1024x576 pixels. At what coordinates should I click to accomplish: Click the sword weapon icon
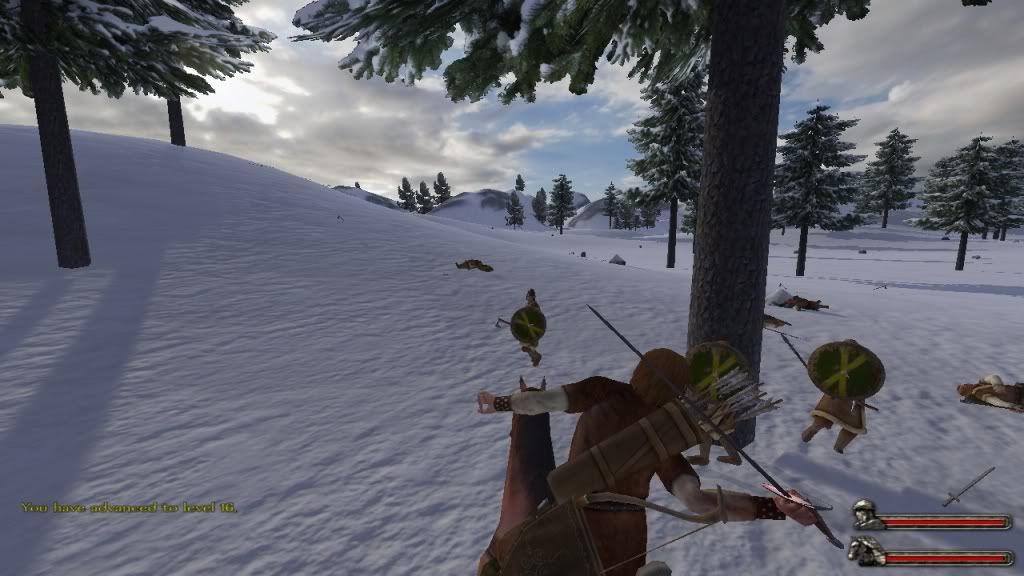(x=968, y=486)
